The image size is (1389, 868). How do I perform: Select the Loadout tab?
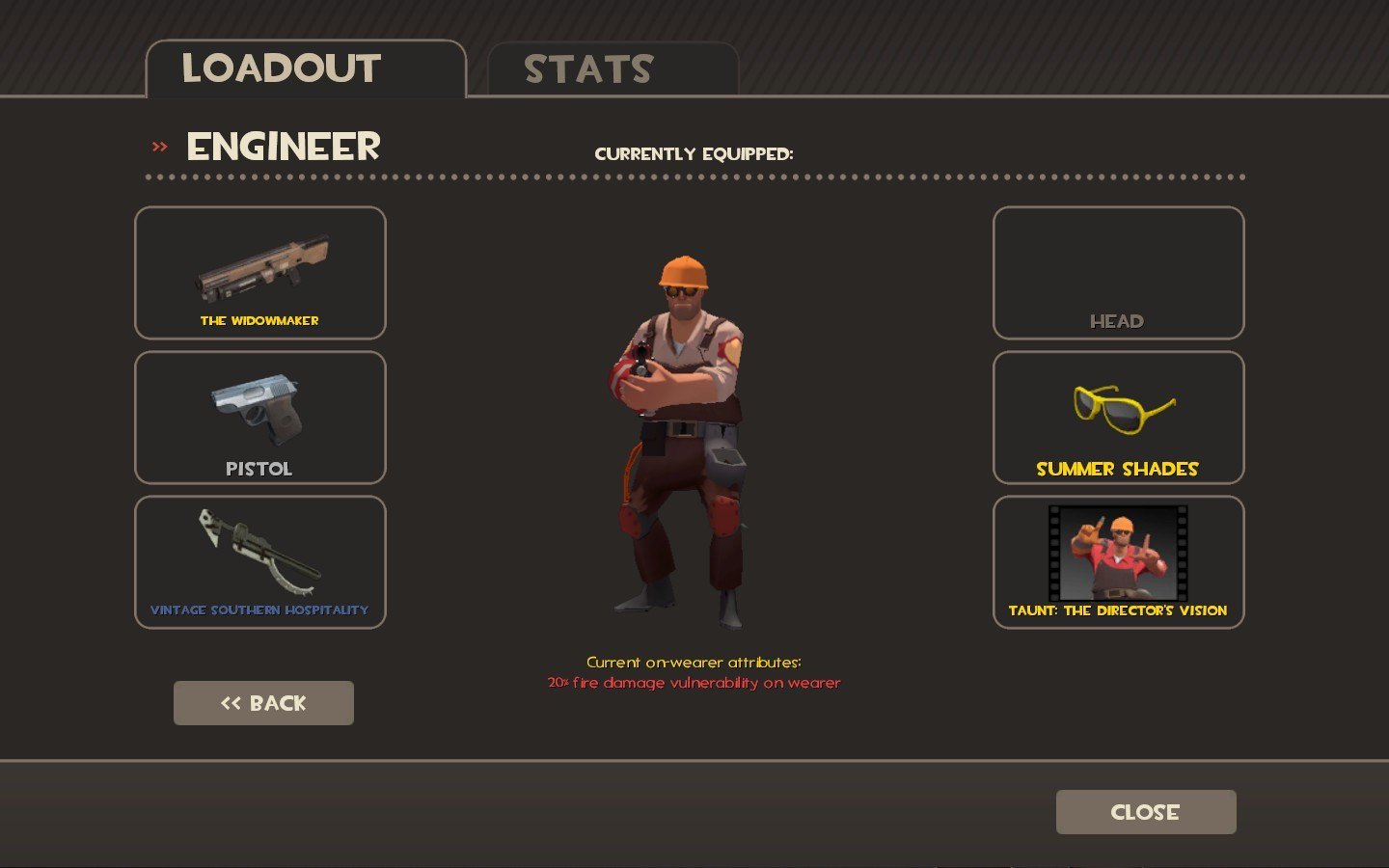(x=305, y=69)
